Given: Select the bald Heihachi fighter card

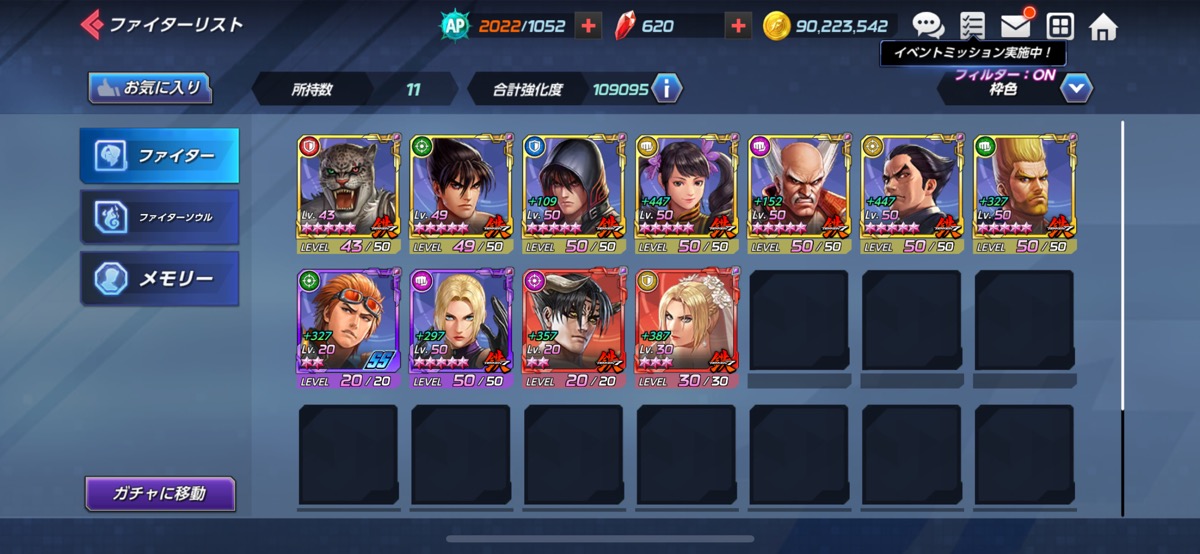Looking at the screenshot, I should click(798, 193).
